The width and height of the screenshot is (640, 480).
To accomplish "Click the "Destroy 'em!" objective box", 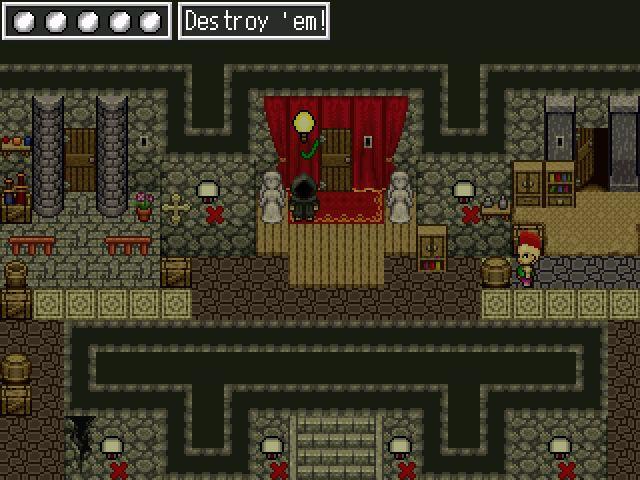I will [254, 21].
